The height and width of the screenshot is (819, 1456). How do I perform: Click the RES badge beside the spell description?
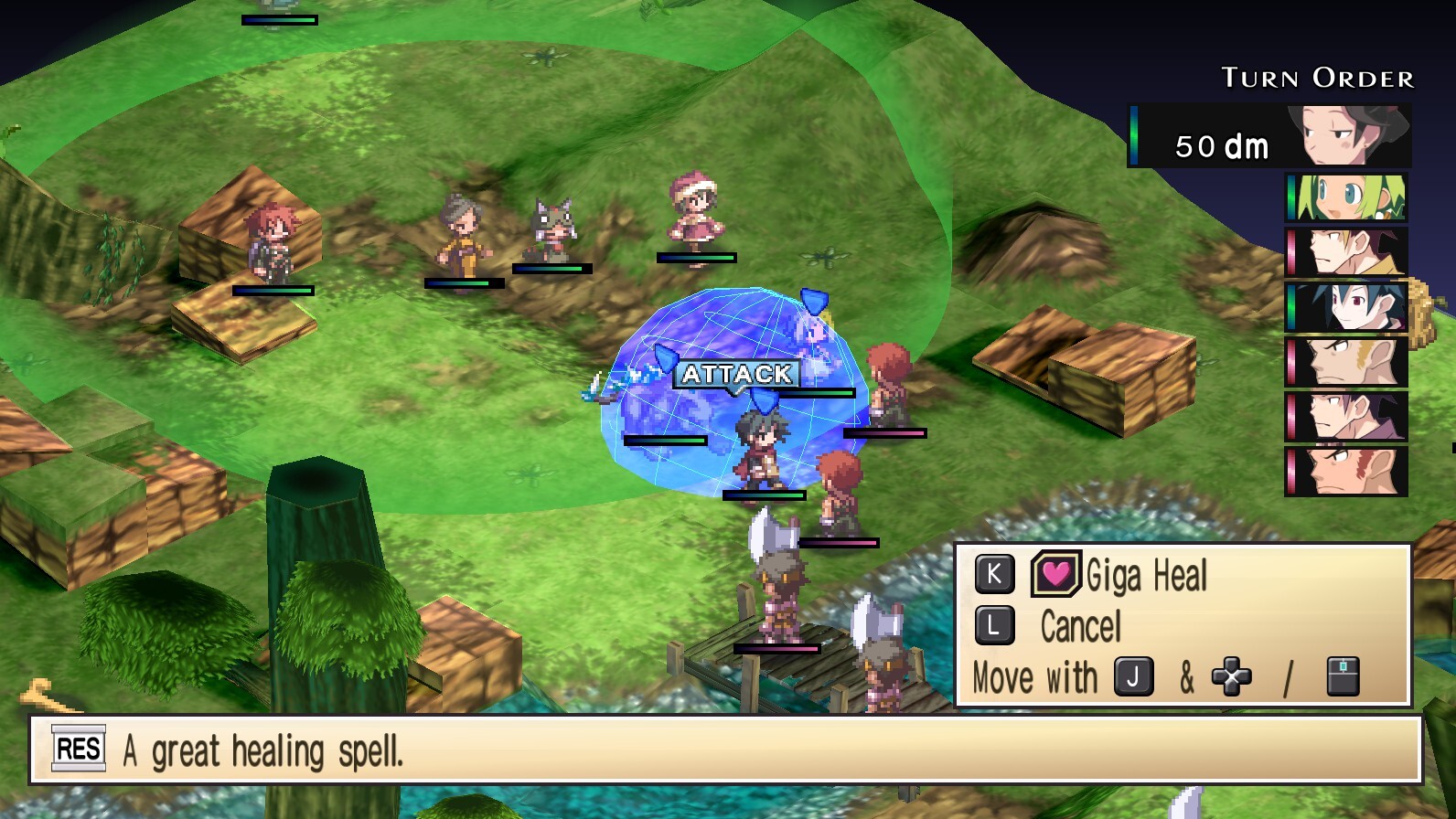tap(77, 750)
